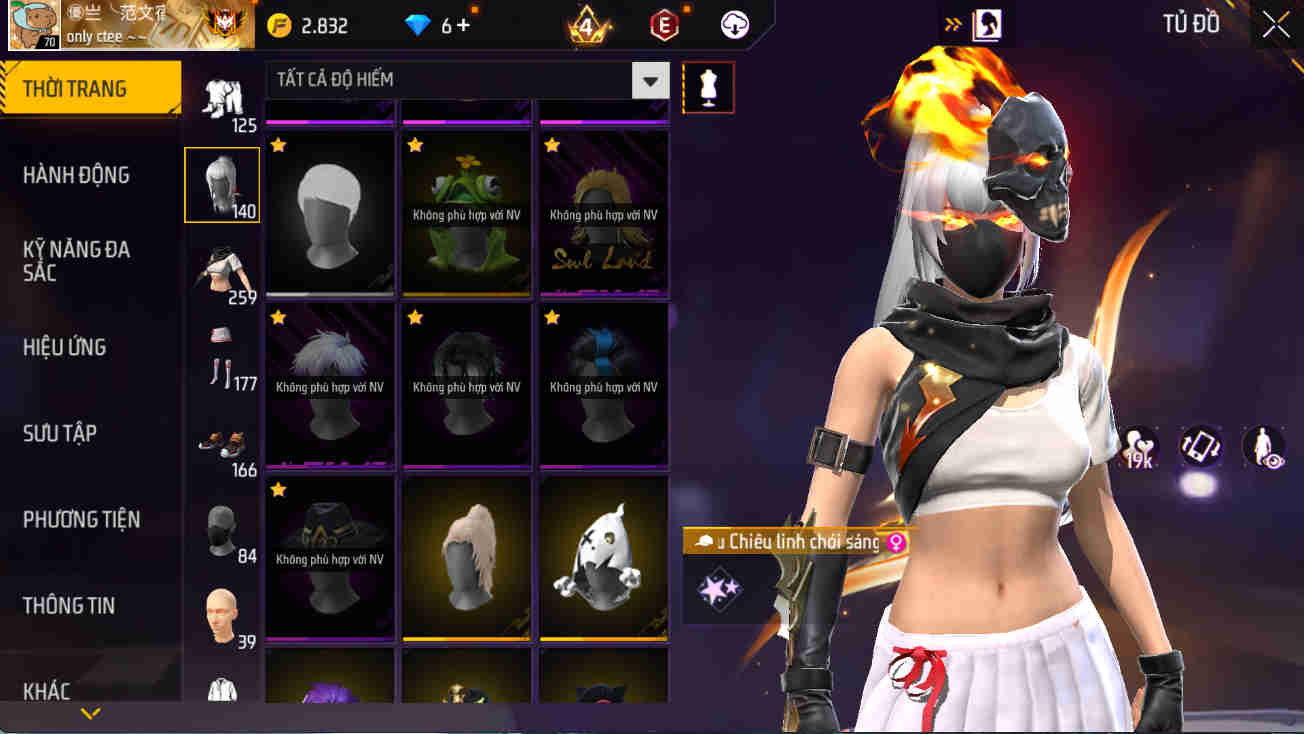Select the hair category icon showing 140 items
Screen dimensions: 1304x734
(x=221, y=184)
